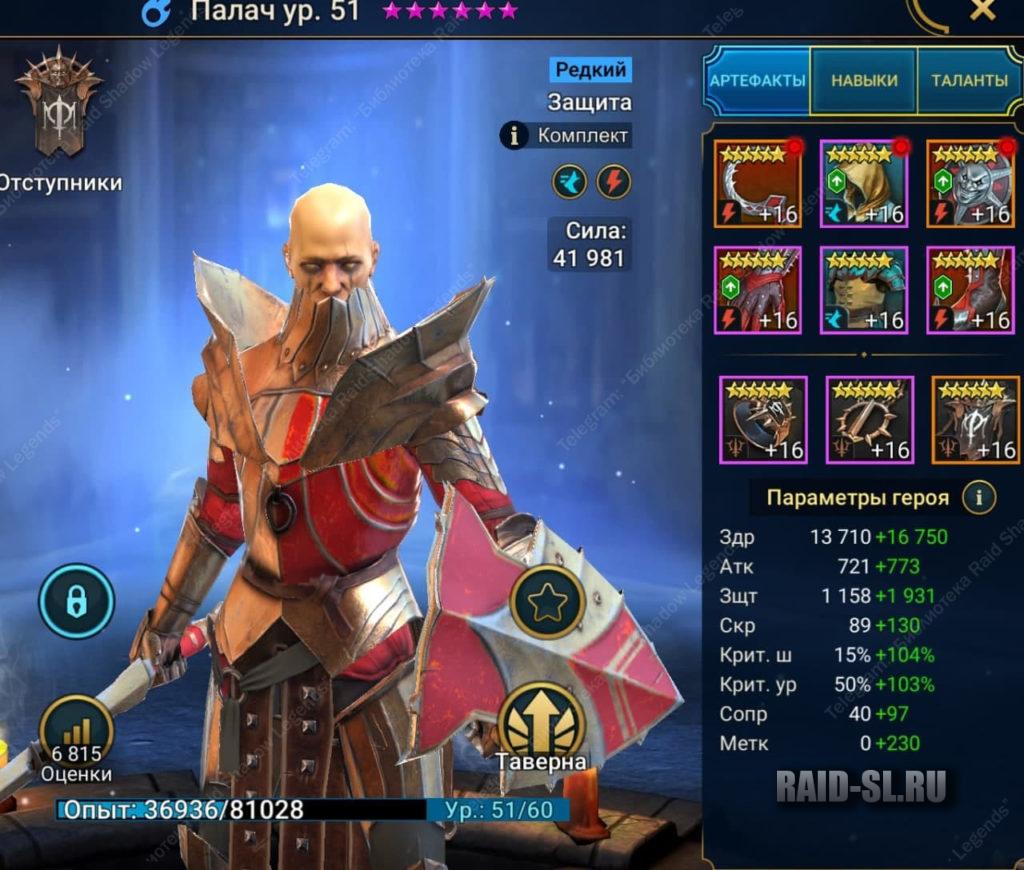Select the red boots artifact slot
Screen dimensions: 1024x870
[970, 289]
